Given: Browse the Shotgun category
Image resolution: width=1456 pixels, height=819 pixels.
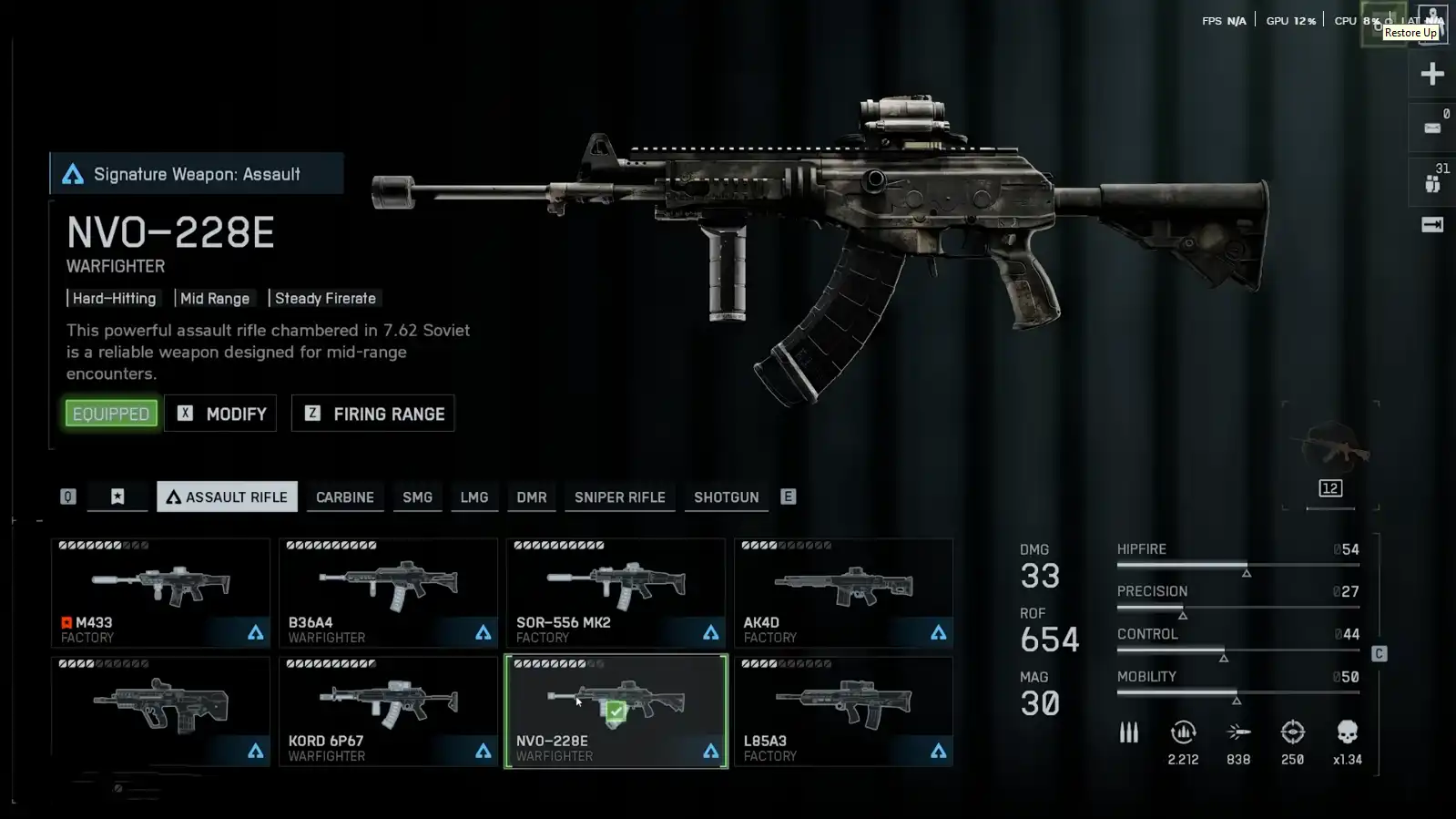Looking at the screenshot, I should pos(726,497).
